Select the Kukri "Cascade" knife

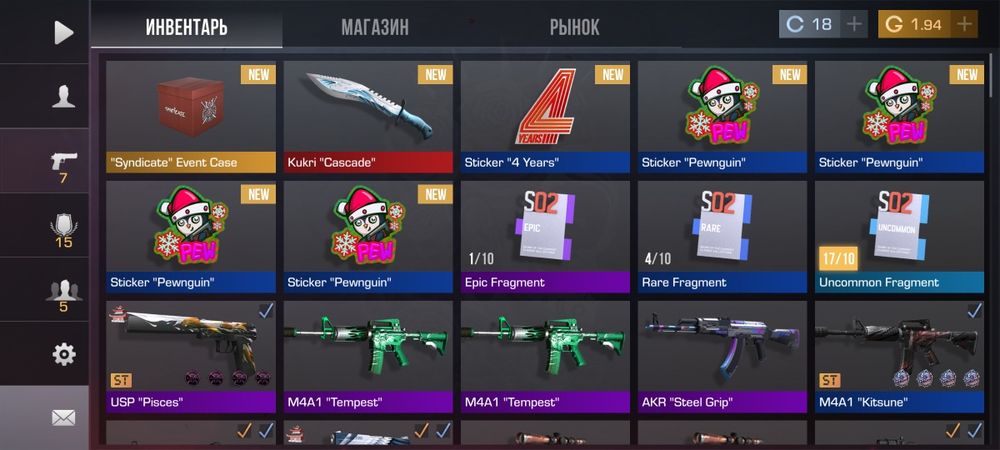point(368,116)
